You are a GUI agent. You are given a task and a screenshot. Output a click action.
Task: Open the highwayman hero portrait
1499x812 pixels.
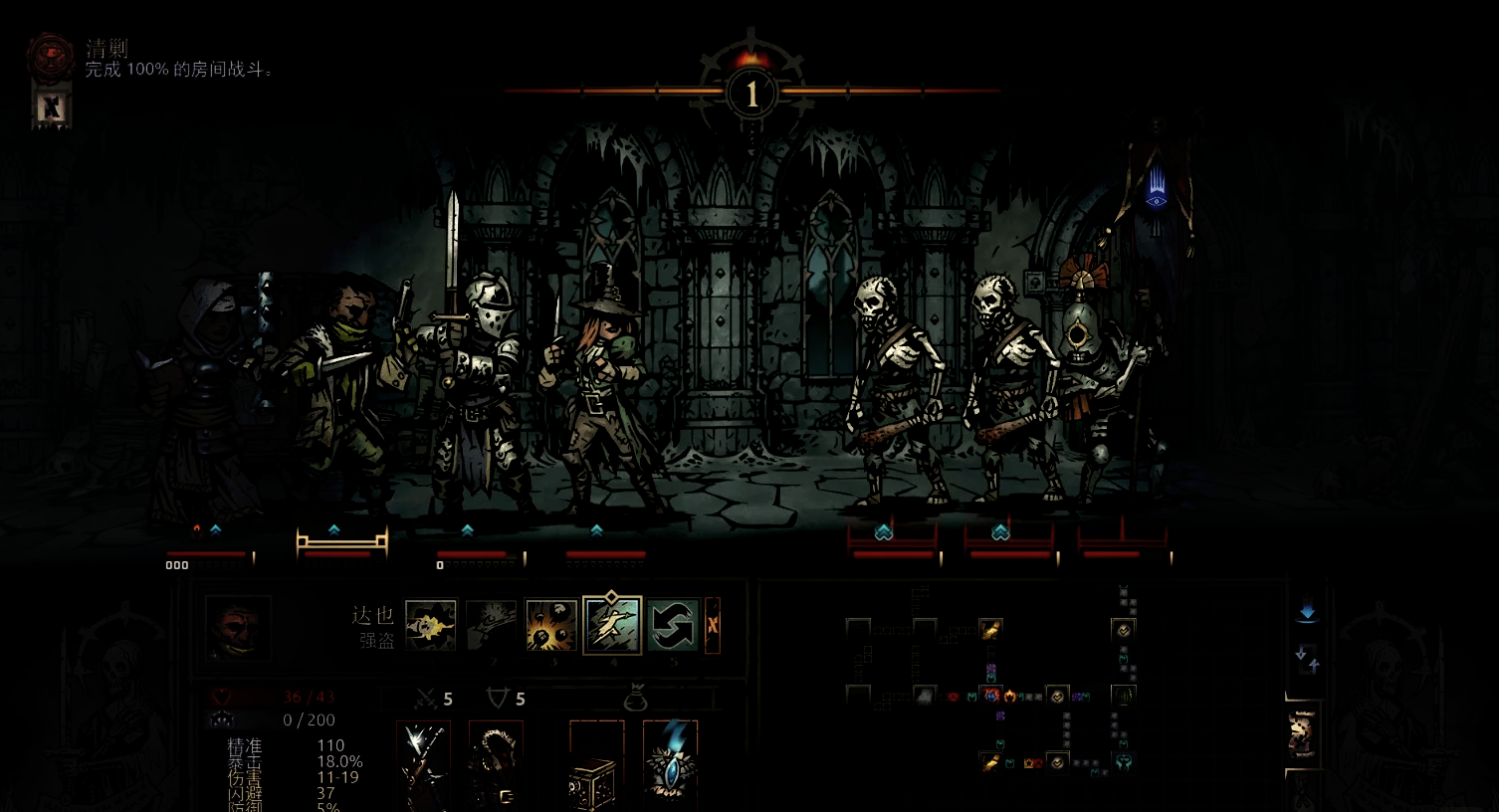click(x=238, y=629)
